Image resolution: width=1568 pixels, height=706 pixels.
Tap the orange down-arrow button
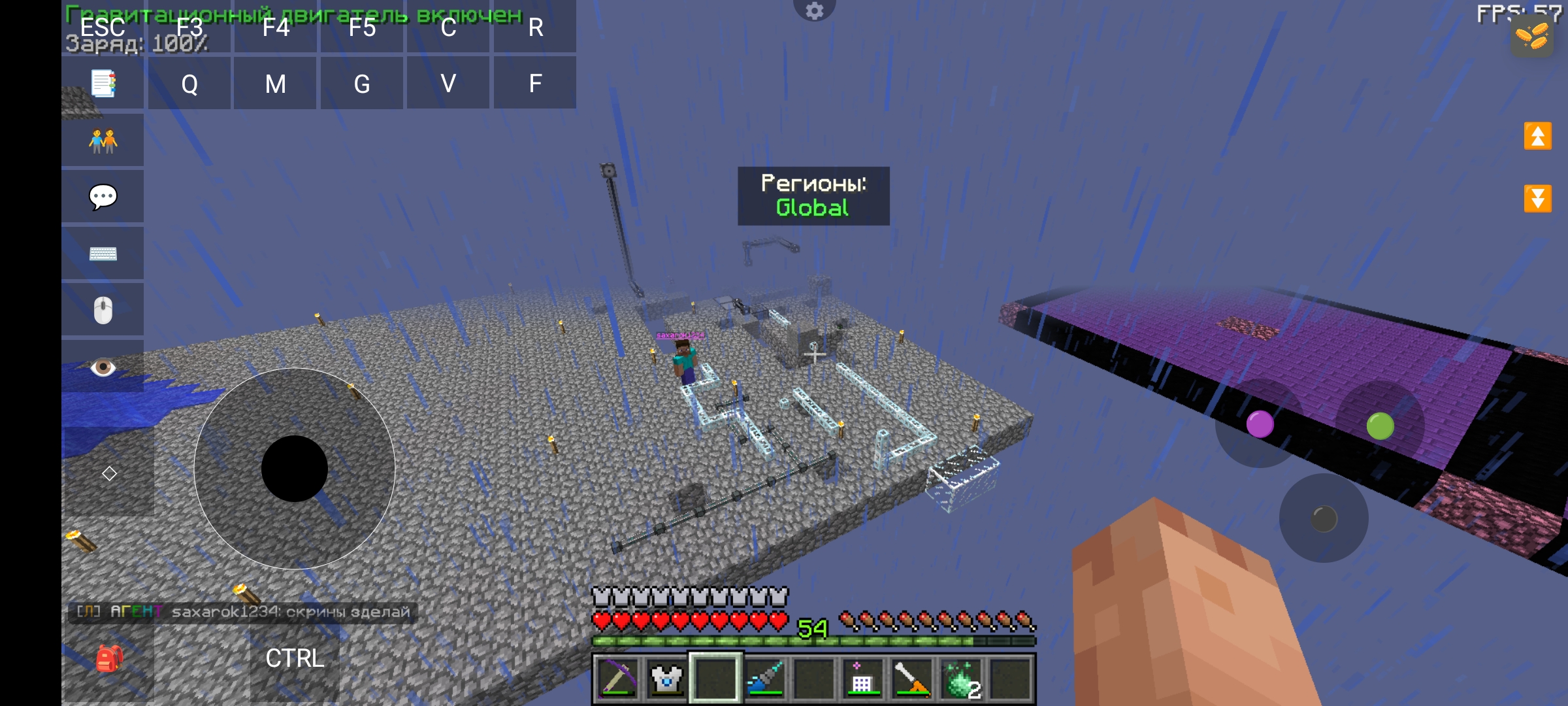pos(1537,199)
